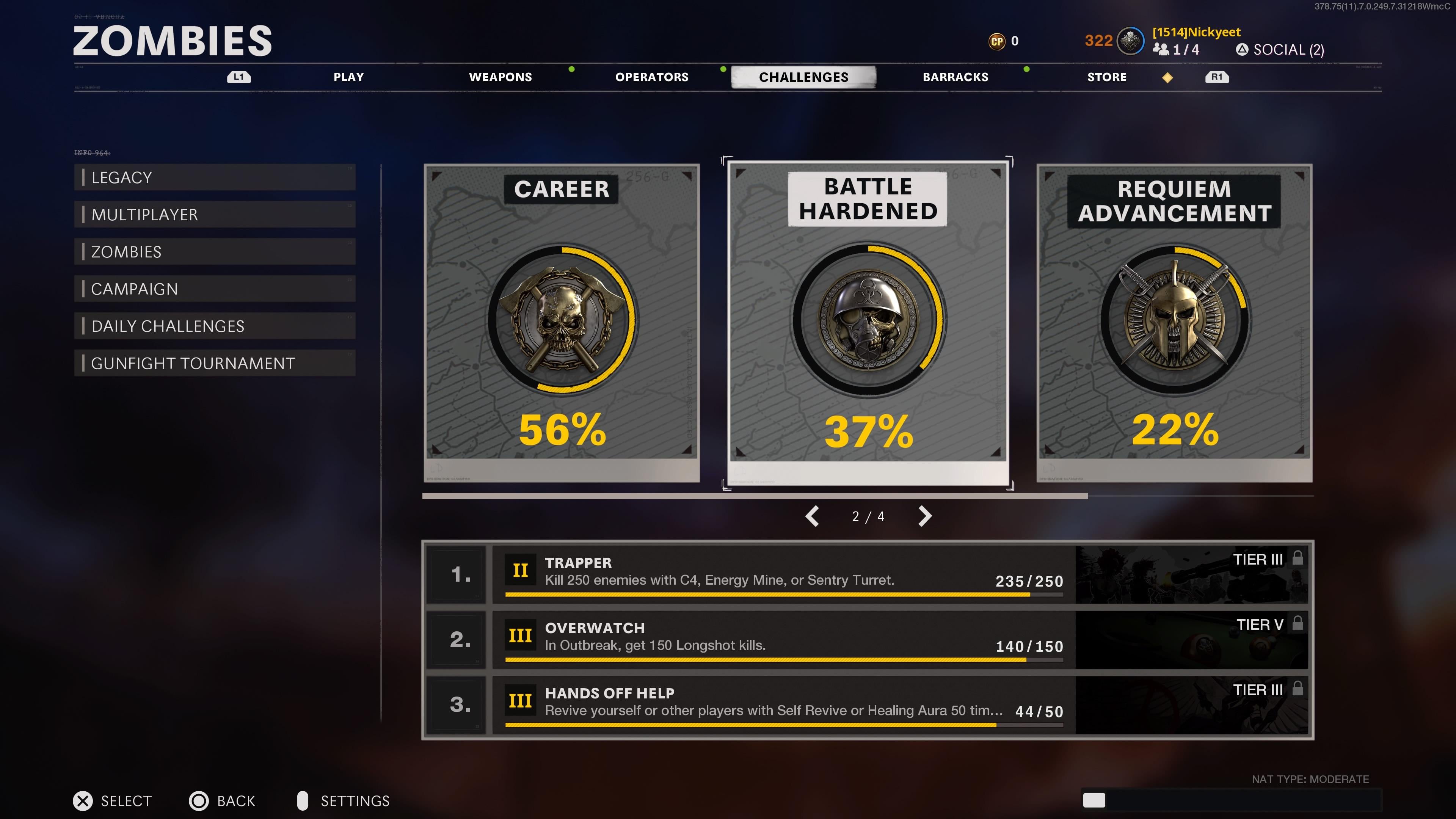Advance to the next challenge page
The width and height of the screenshot is (1456, 819).
pos(925,516)
